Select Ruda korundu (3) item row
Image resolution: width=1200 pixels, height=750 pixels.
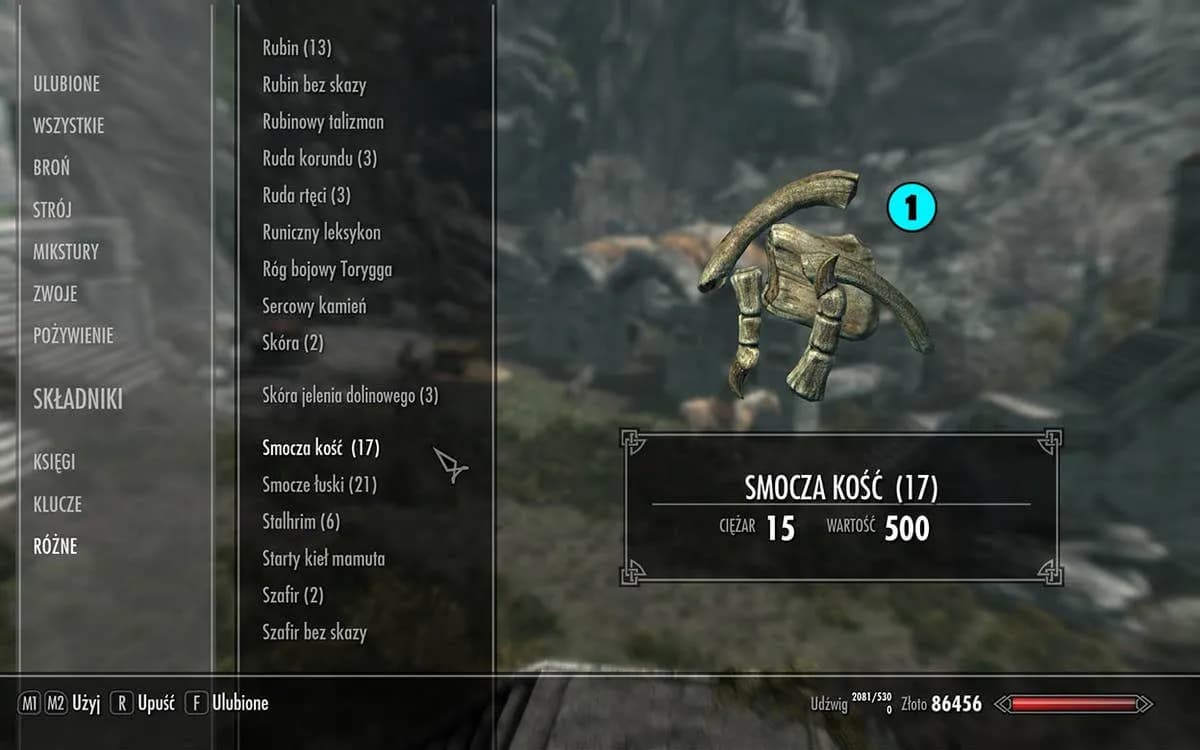(319, 158)
